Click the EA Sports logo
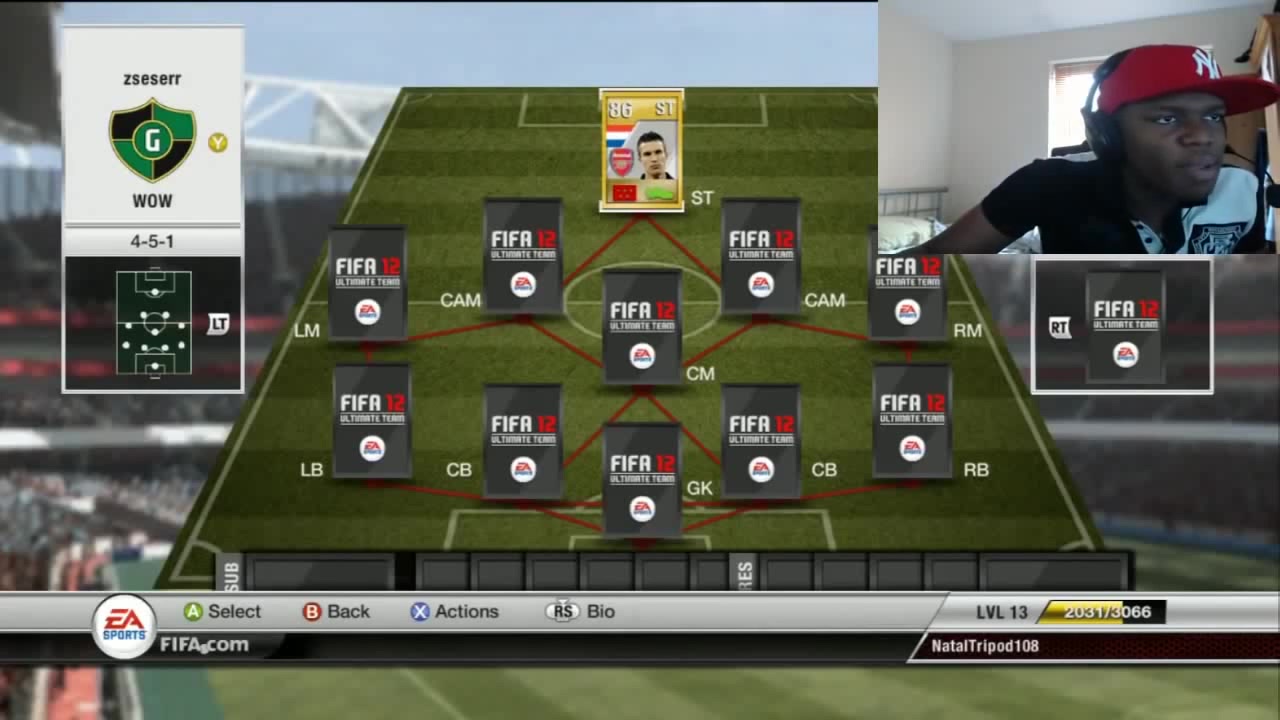Screen dimensions: 1280x720 124,625
